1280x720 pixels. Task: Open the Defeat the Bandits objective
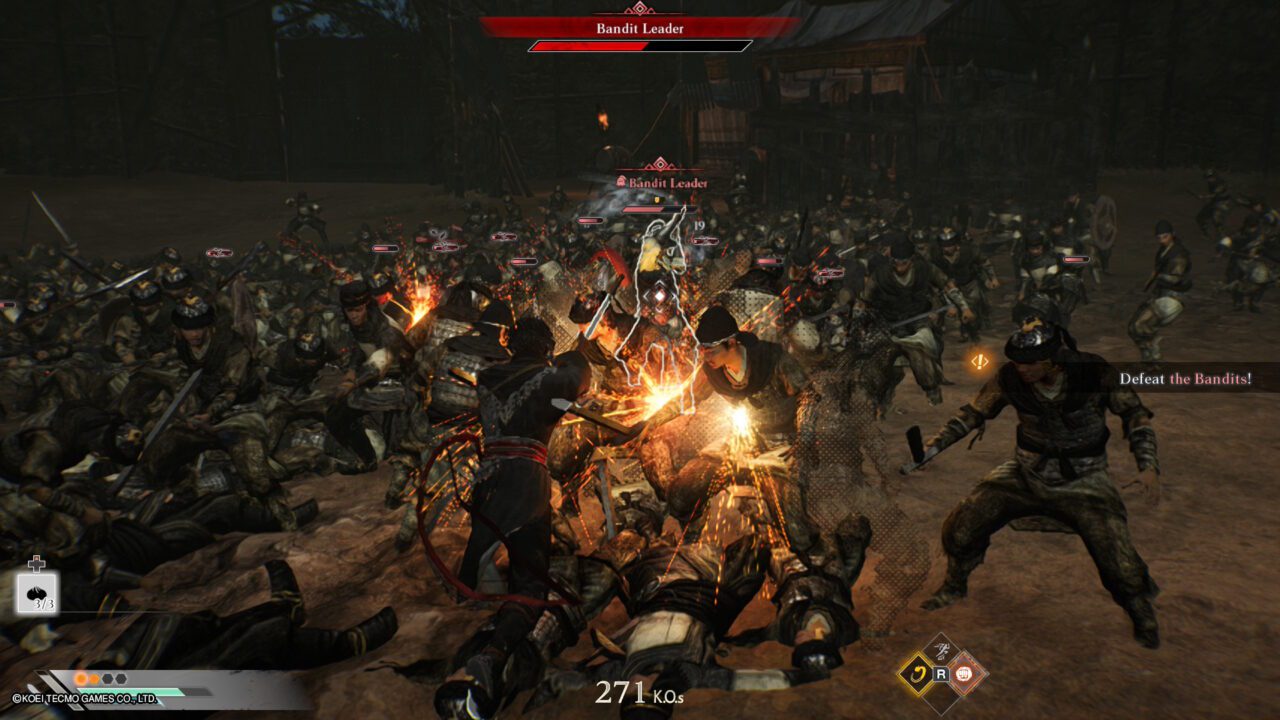[1185, 379]
